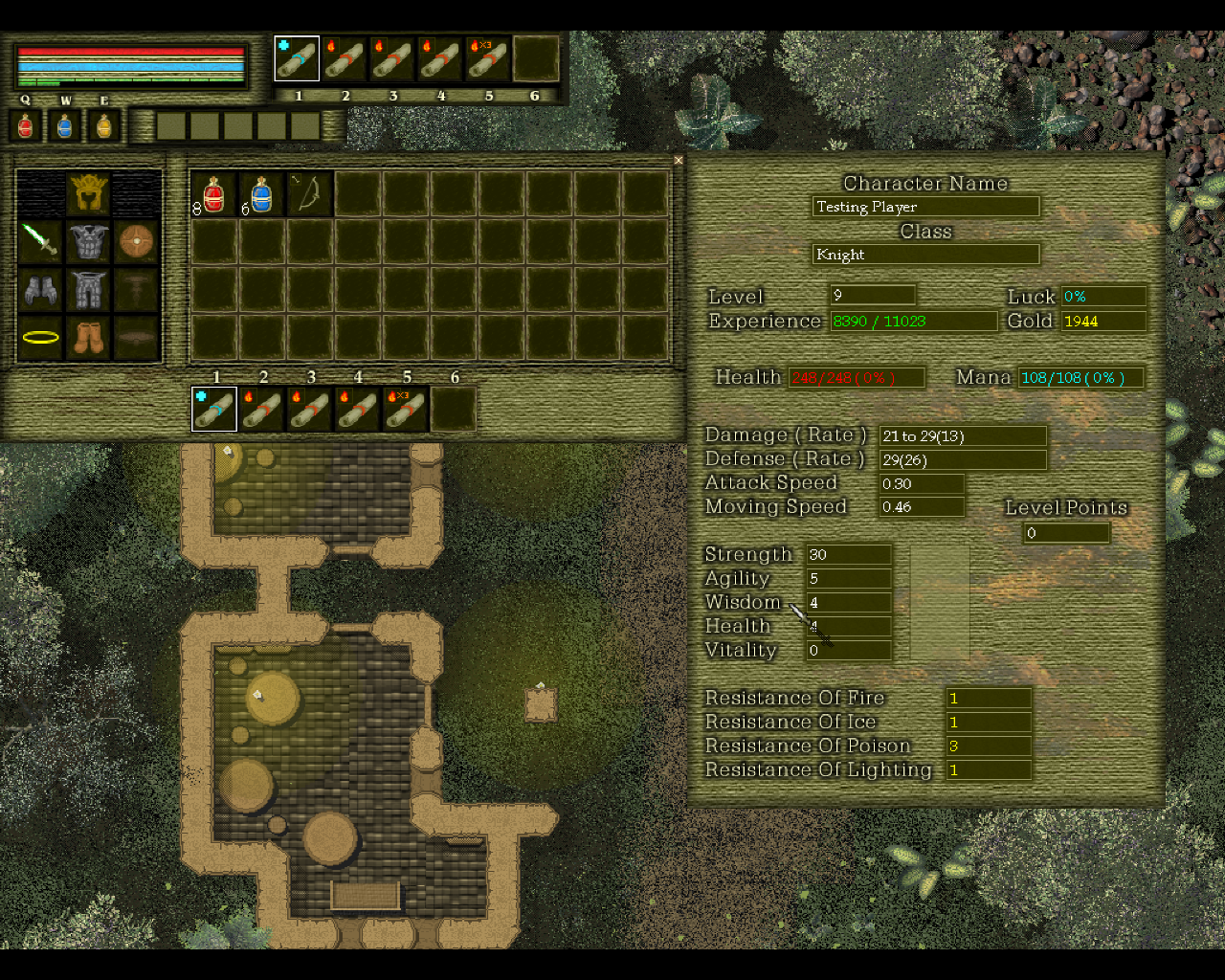Screen dimensions: 1225x980
Task: Select the equipped leather boots slot
Action: 89,337
